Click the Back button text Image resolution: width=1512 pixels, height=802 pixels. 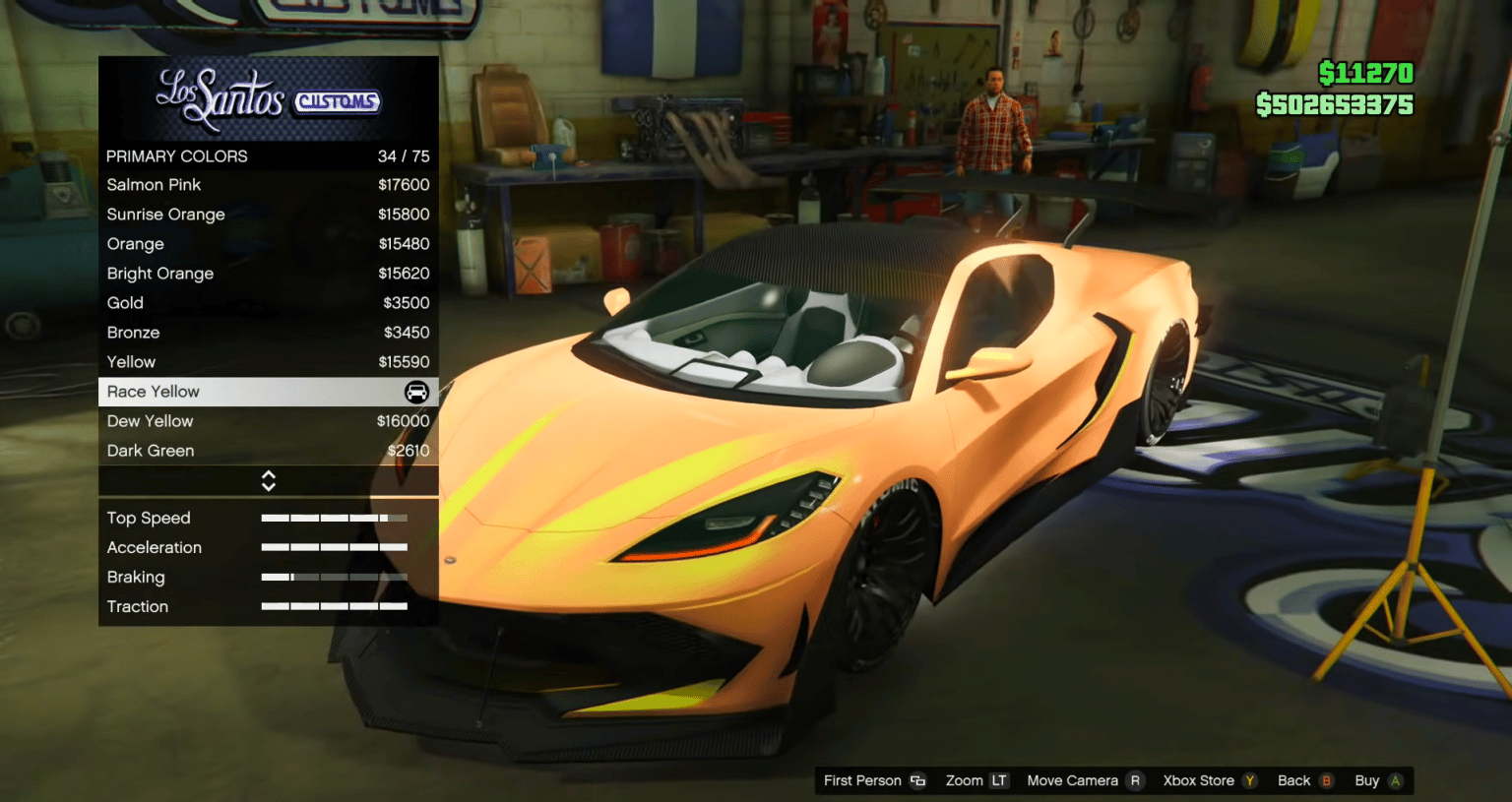(1292, 780)
